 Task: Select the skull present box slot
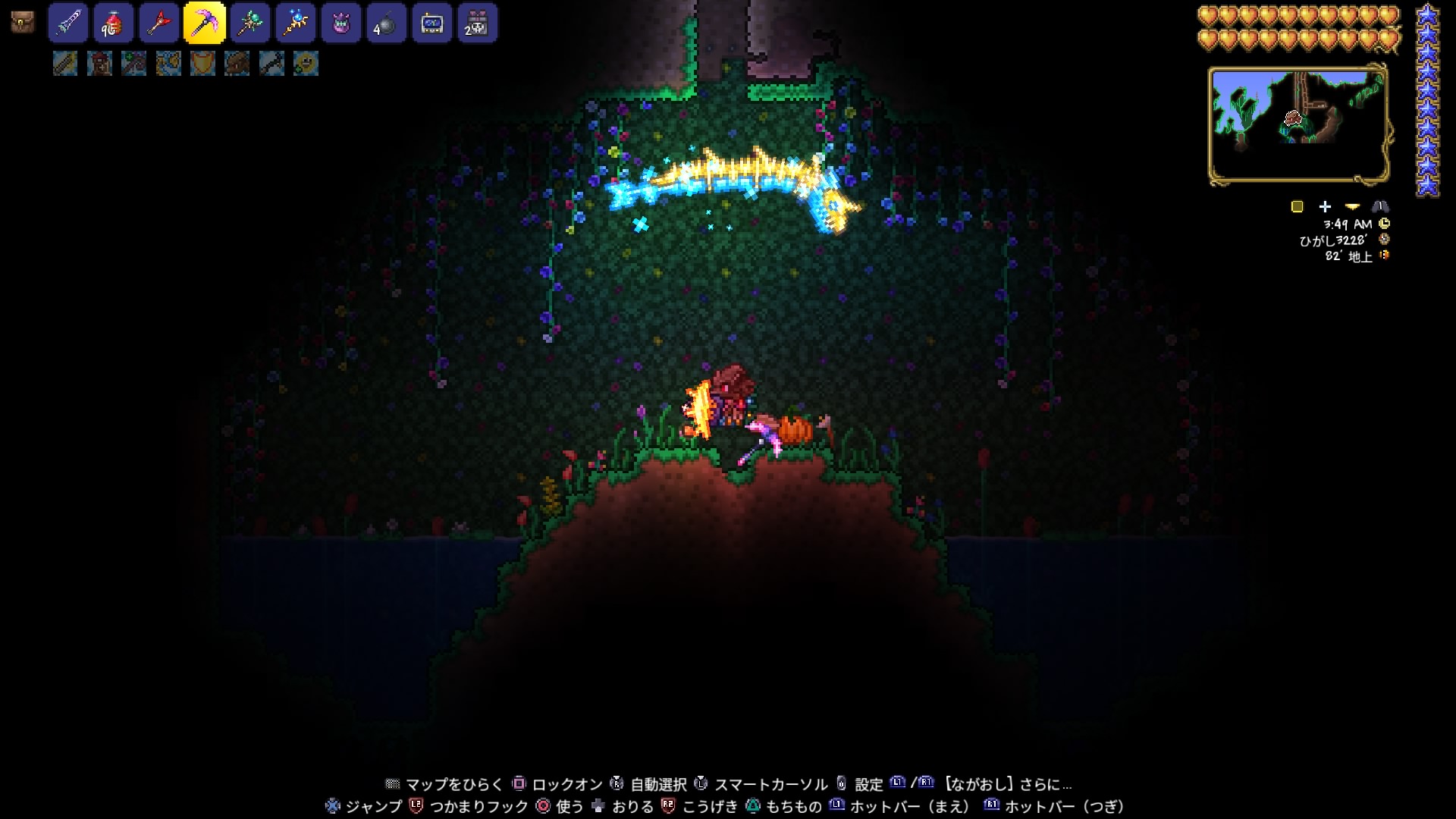click(x=478, y=23)
